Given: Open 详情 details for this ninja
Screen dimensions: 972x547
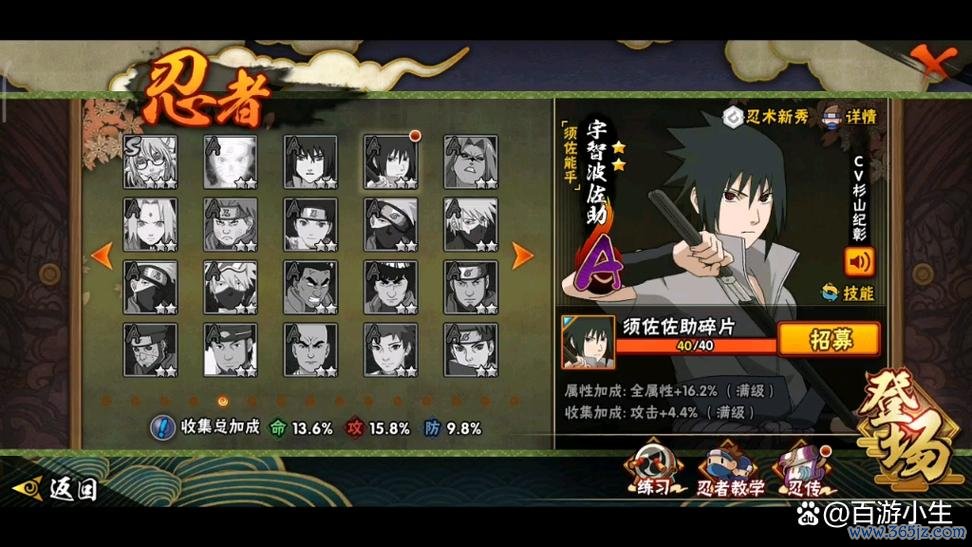Looking at the screenshot, I should 848,116.
